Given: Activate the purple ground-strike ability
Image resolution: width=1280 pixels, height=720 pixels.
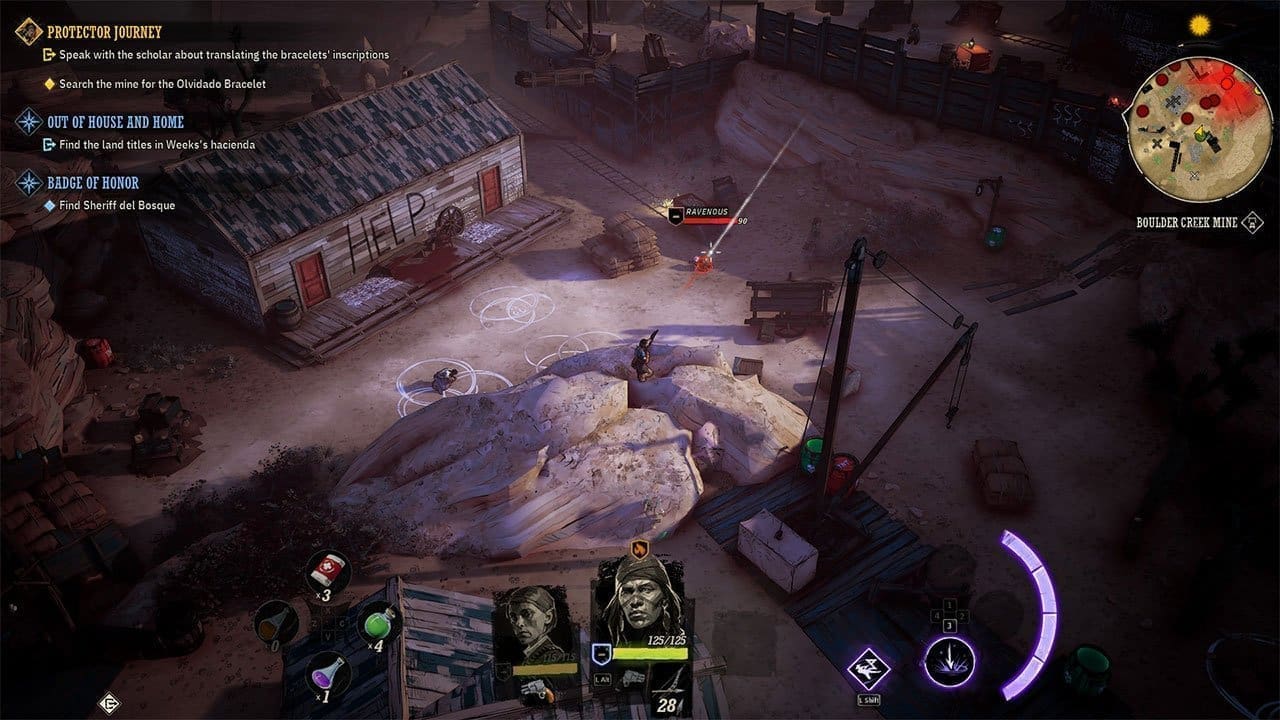Looking at the screenshot, I should pyautogui.click(x=948, y=662).
